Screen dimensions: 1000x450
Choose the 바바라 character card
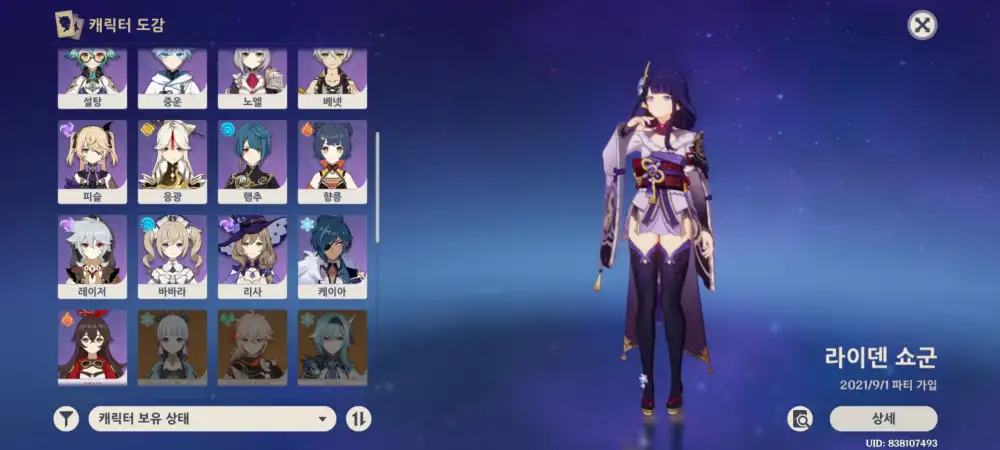[172, 255]
